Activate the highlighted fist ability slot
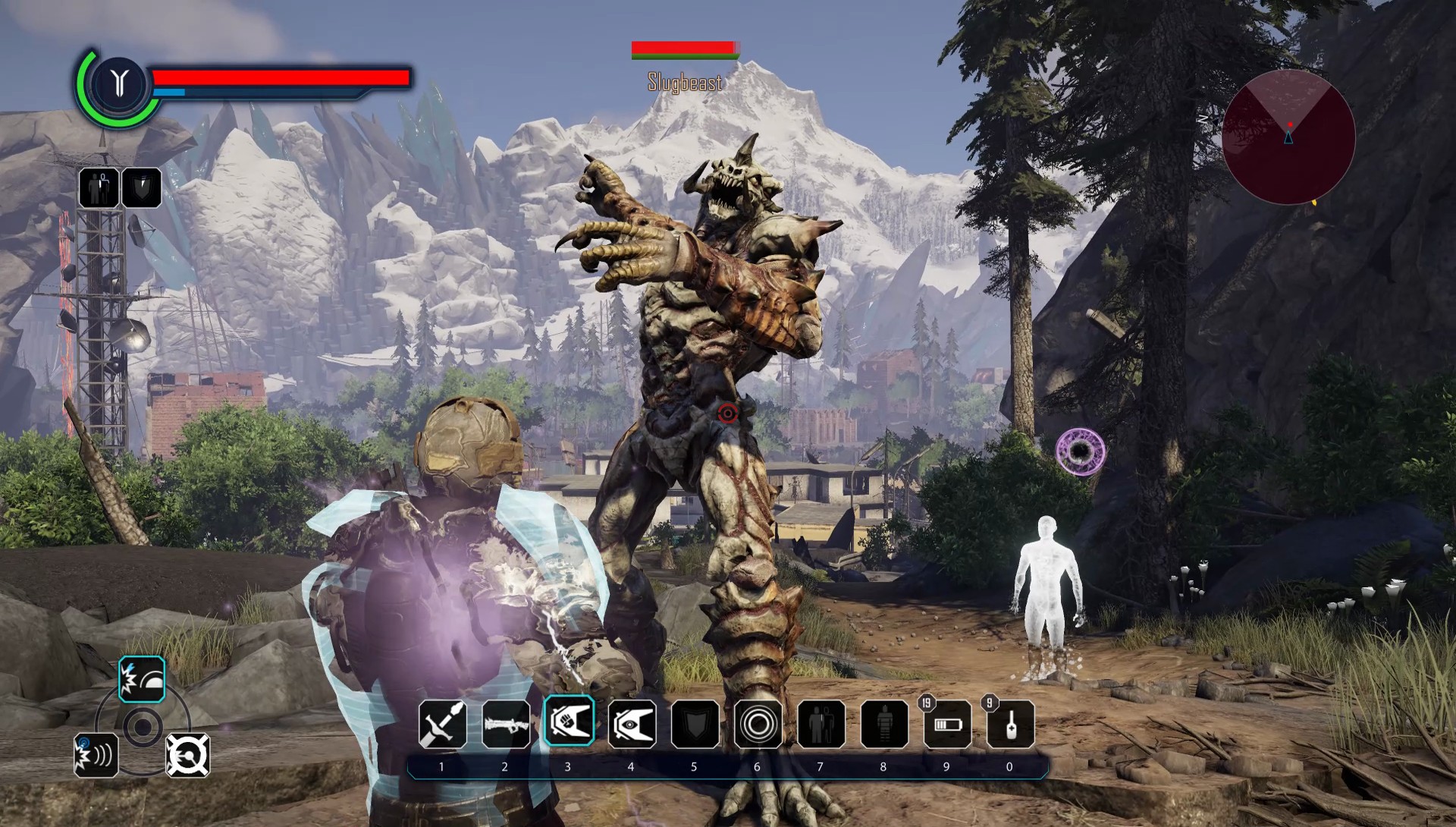Screen dimensions: 1456x827 [x=569, y=722]
